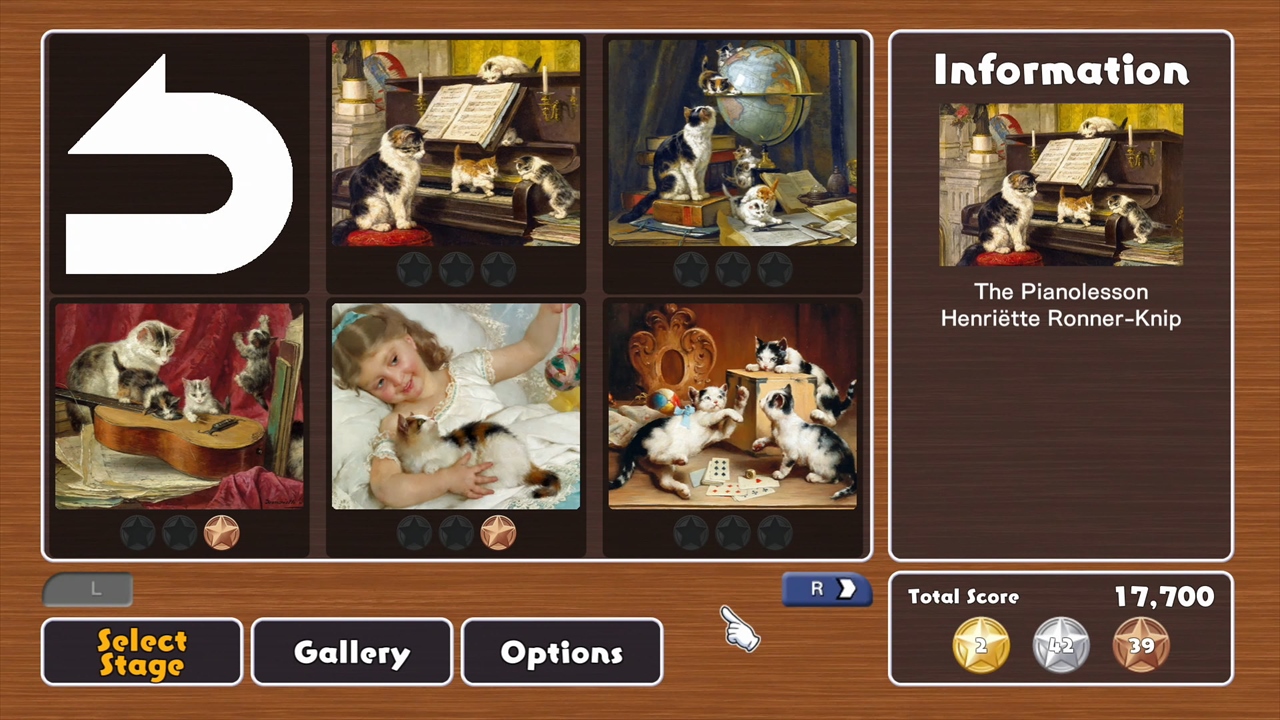Select the kittens playing with cards puzzle
This screenshot has height=720, width=1280.
click(x=733, y=410)
